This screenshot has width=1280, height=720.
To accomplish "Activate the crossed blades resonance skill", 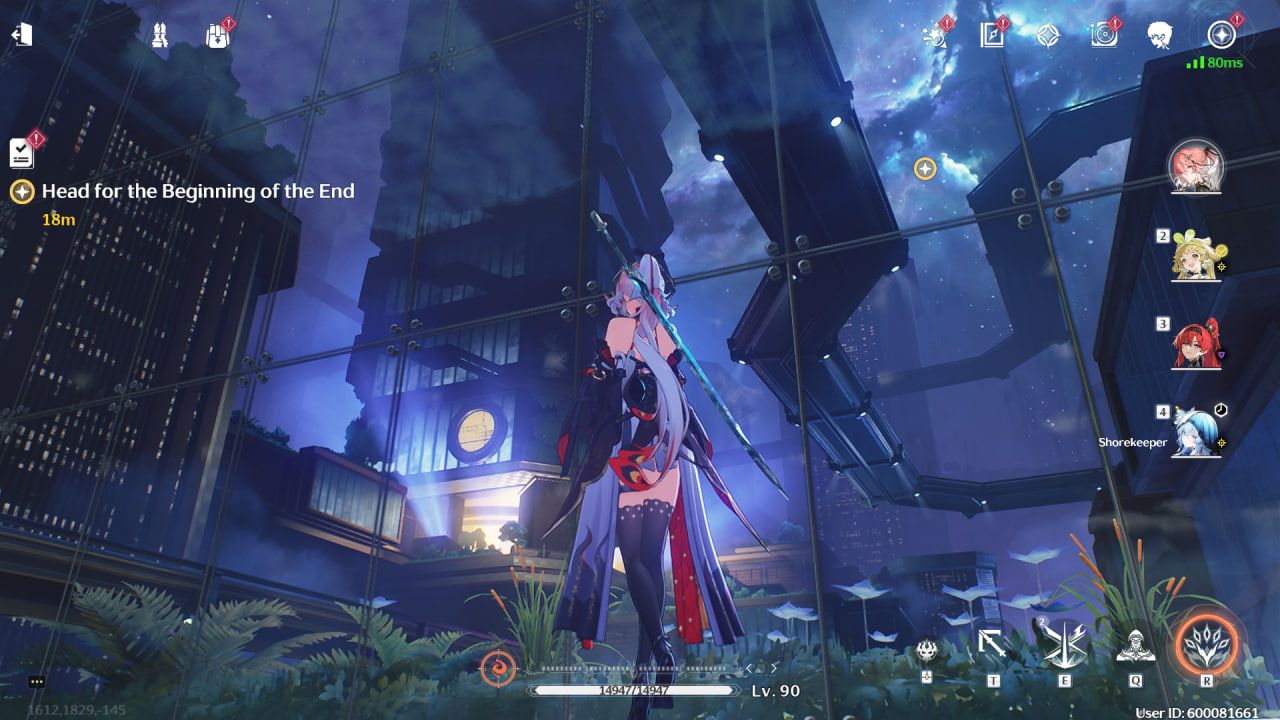I will click(1065, 646).
